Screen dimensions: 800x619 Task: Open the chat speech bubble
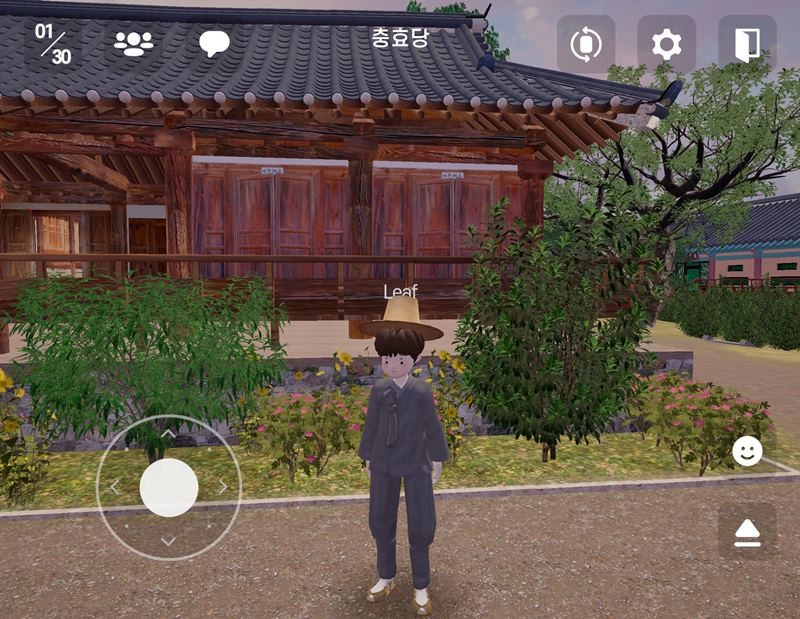point(214,44)
